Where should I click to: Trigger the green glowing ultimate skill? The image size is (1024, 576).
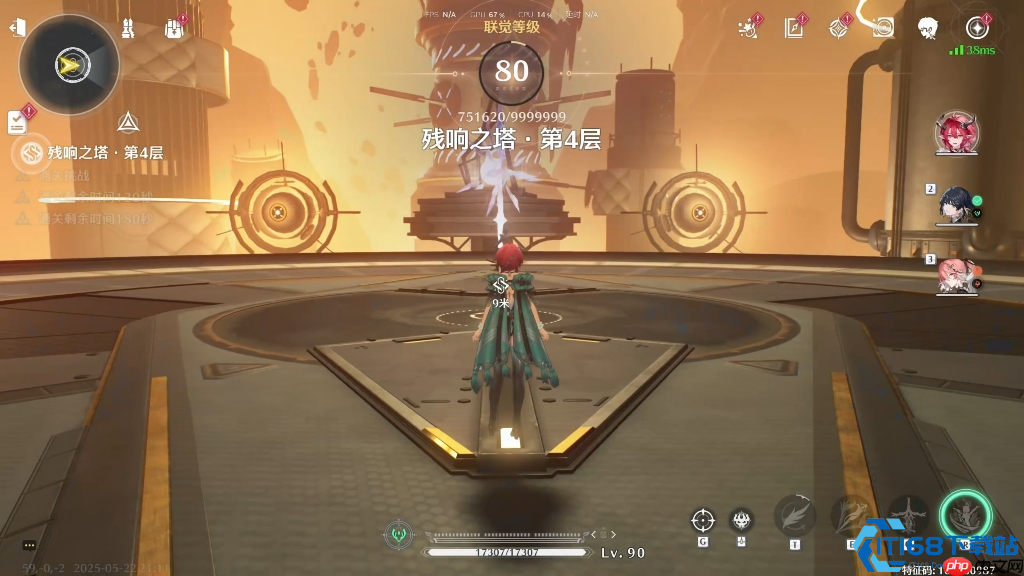965,516
